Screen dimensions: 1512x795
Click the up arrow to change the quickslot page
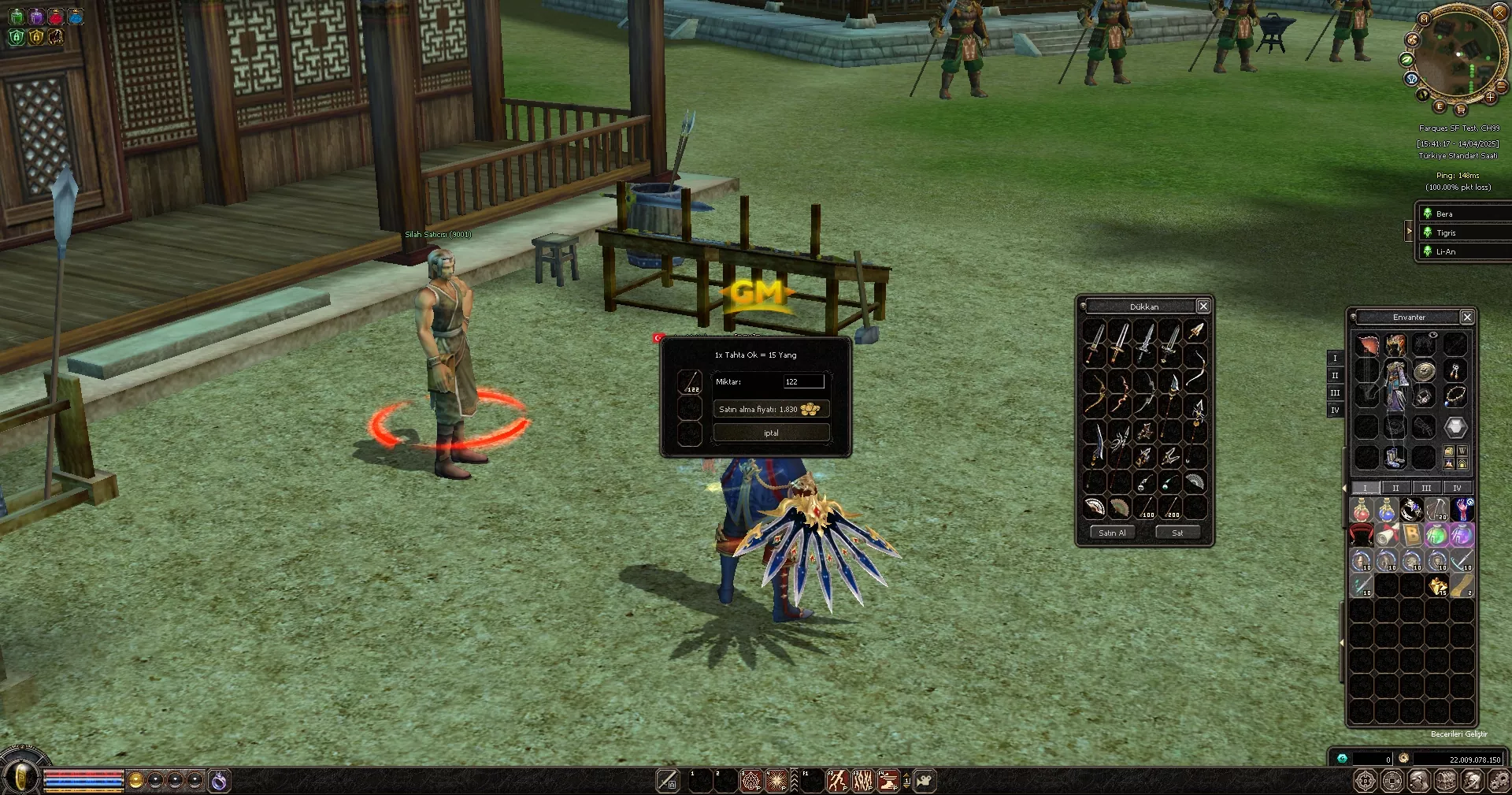tap(906, 775)
